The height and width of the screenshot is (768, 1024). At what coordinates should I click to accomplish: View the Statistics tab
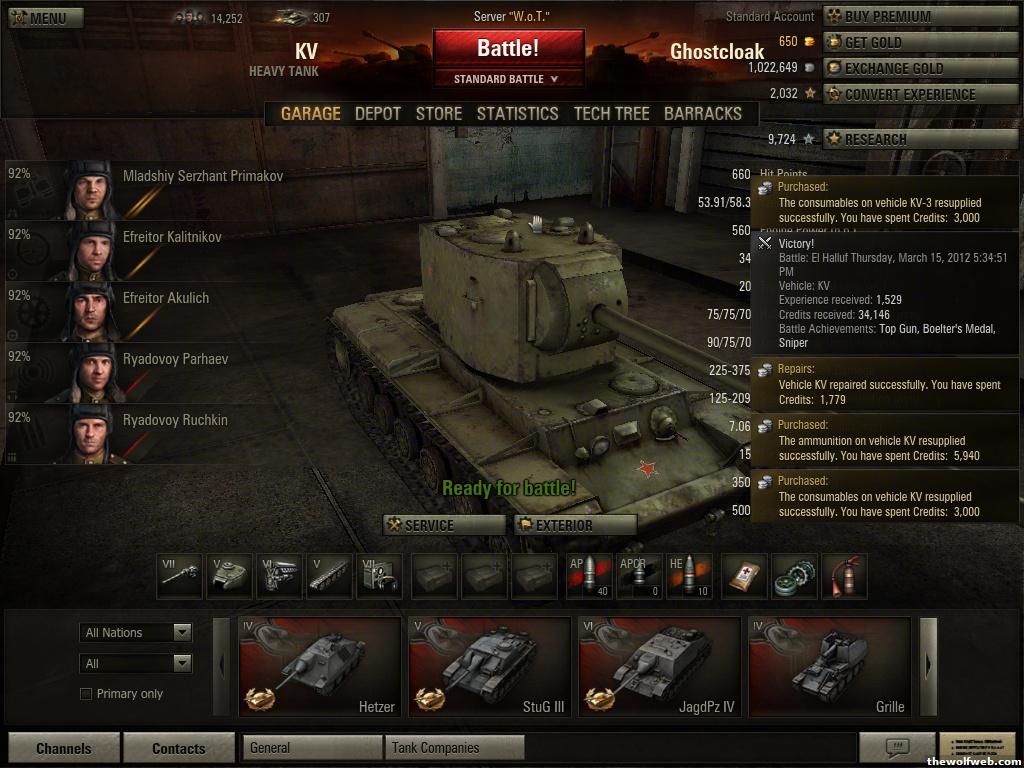517,114
